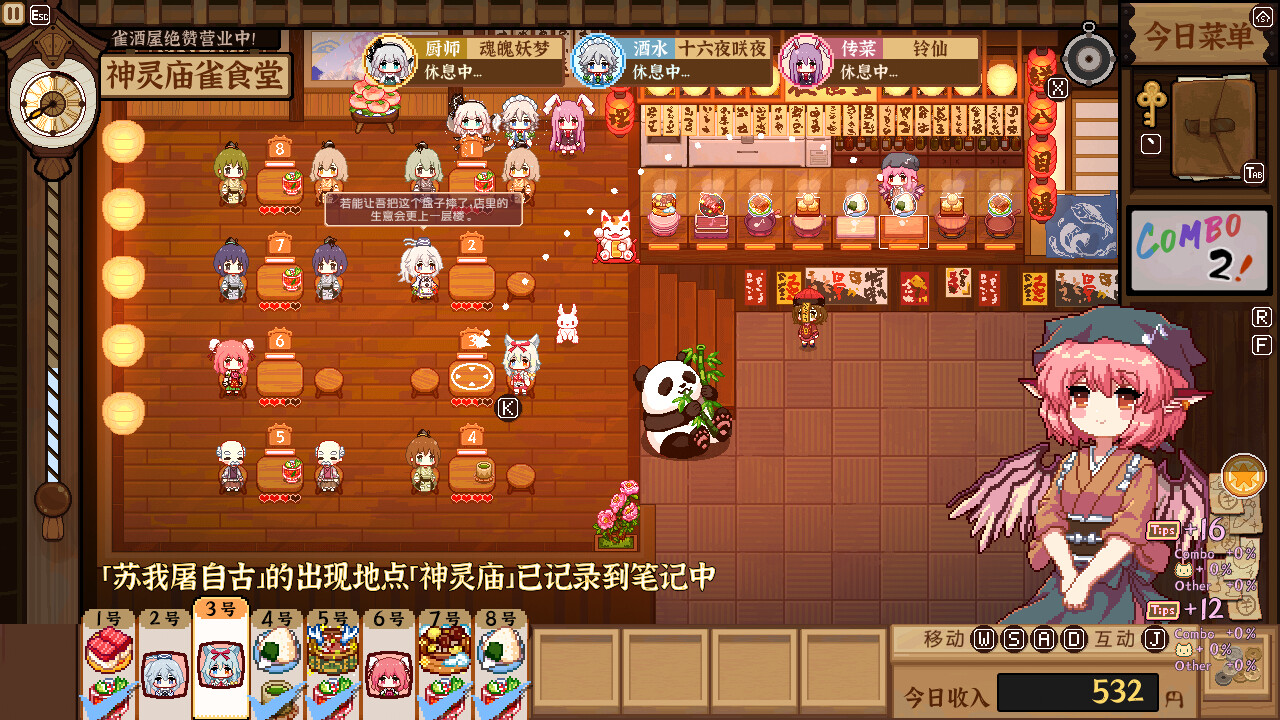Click the Combo 2 progress display
This screenshot has height=720, width=1280.
1198,250
